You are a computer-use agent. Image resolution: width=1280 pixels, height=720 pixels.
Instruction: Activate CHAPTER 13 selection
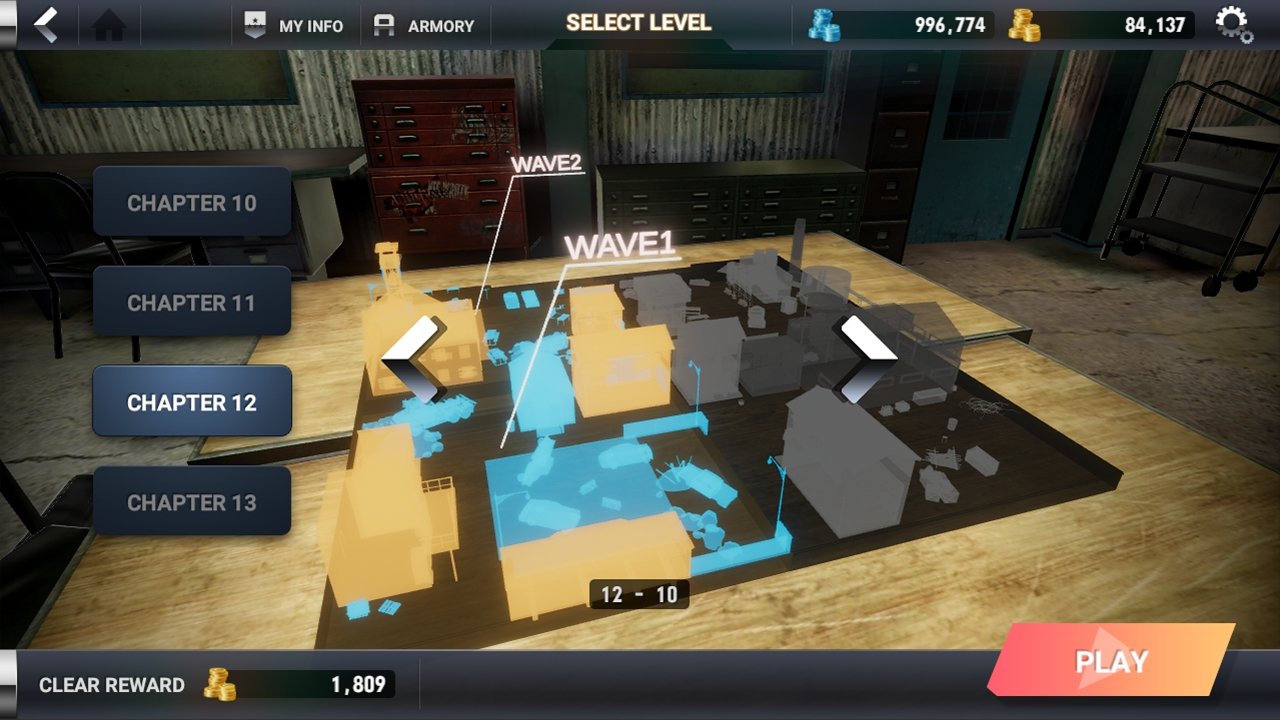pyautogui.click(x=192, y=500)
